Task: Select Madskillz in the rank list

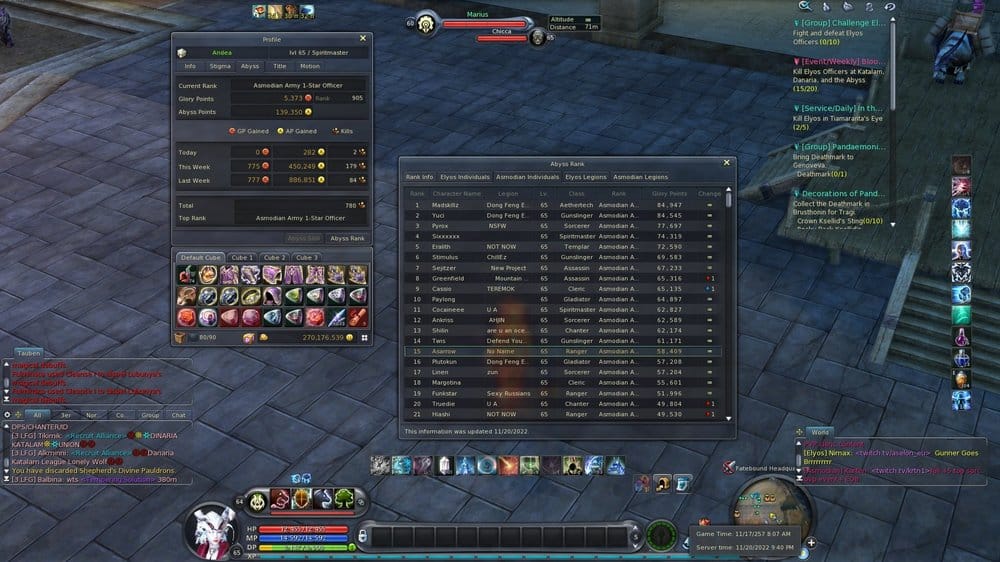Action: pos(446,204)
